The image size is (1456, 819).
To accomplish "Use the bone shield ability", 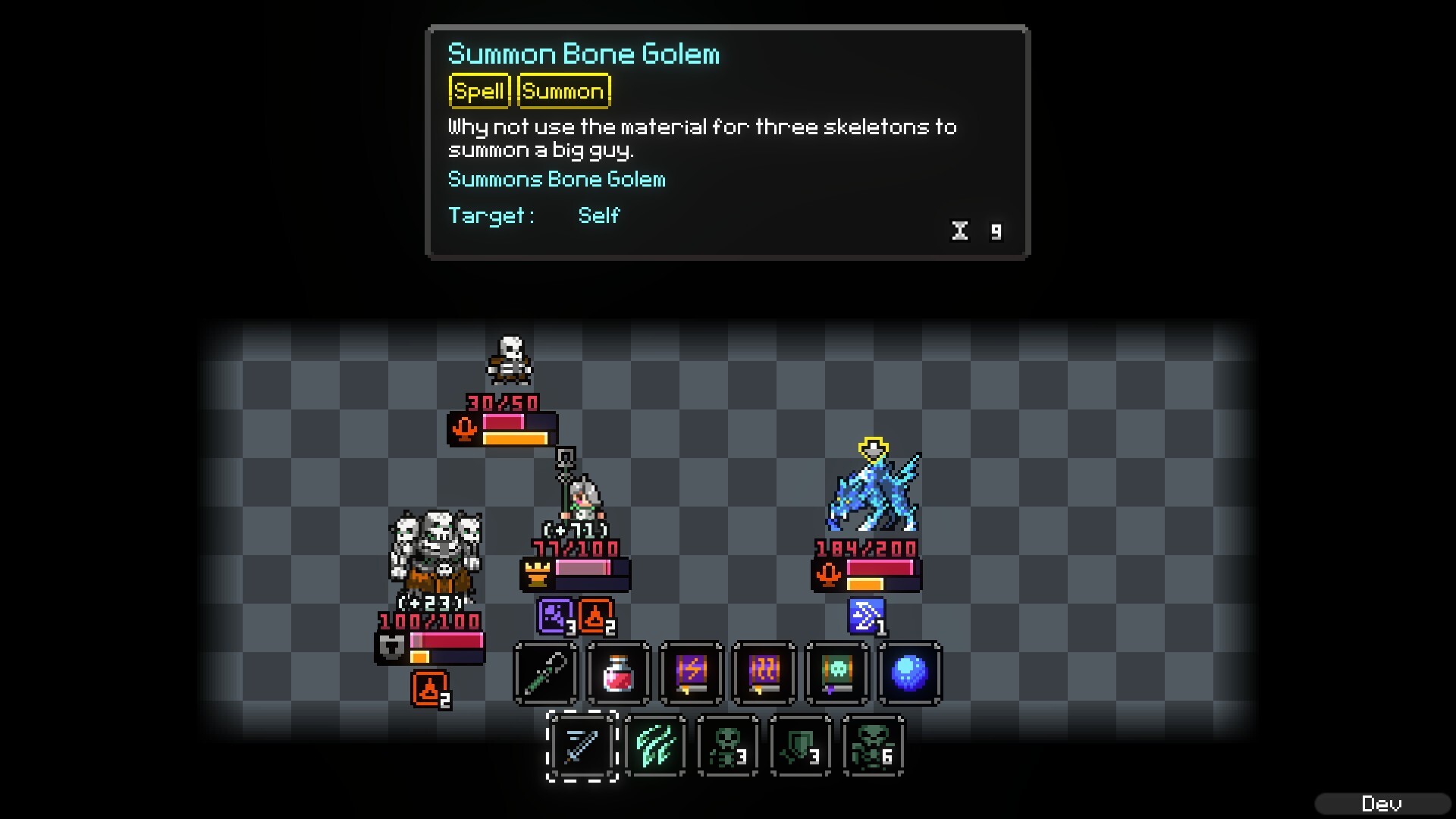I will (802, 747).
